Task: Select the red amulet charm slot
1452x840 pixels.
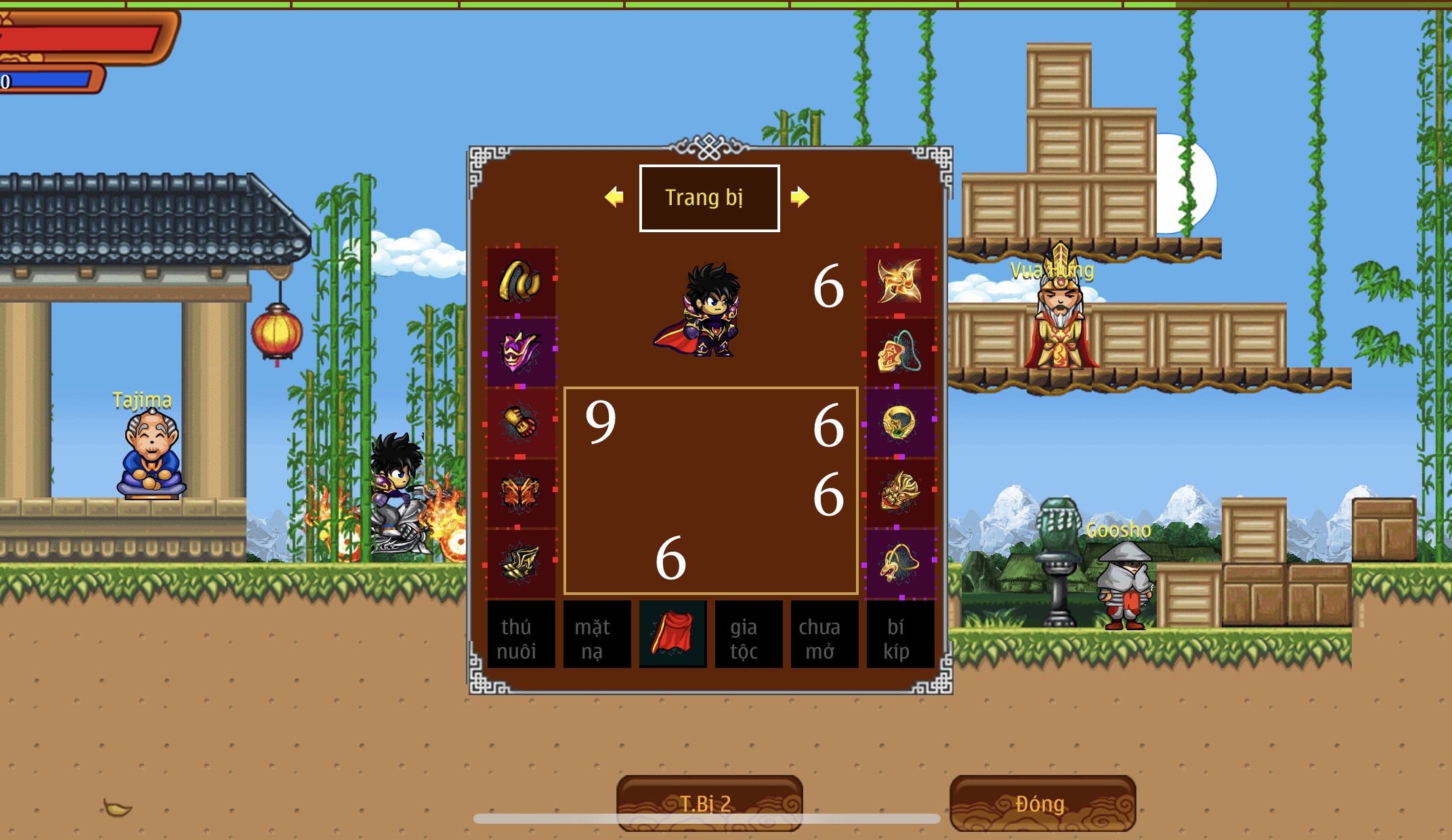Action: pos(899,352)
